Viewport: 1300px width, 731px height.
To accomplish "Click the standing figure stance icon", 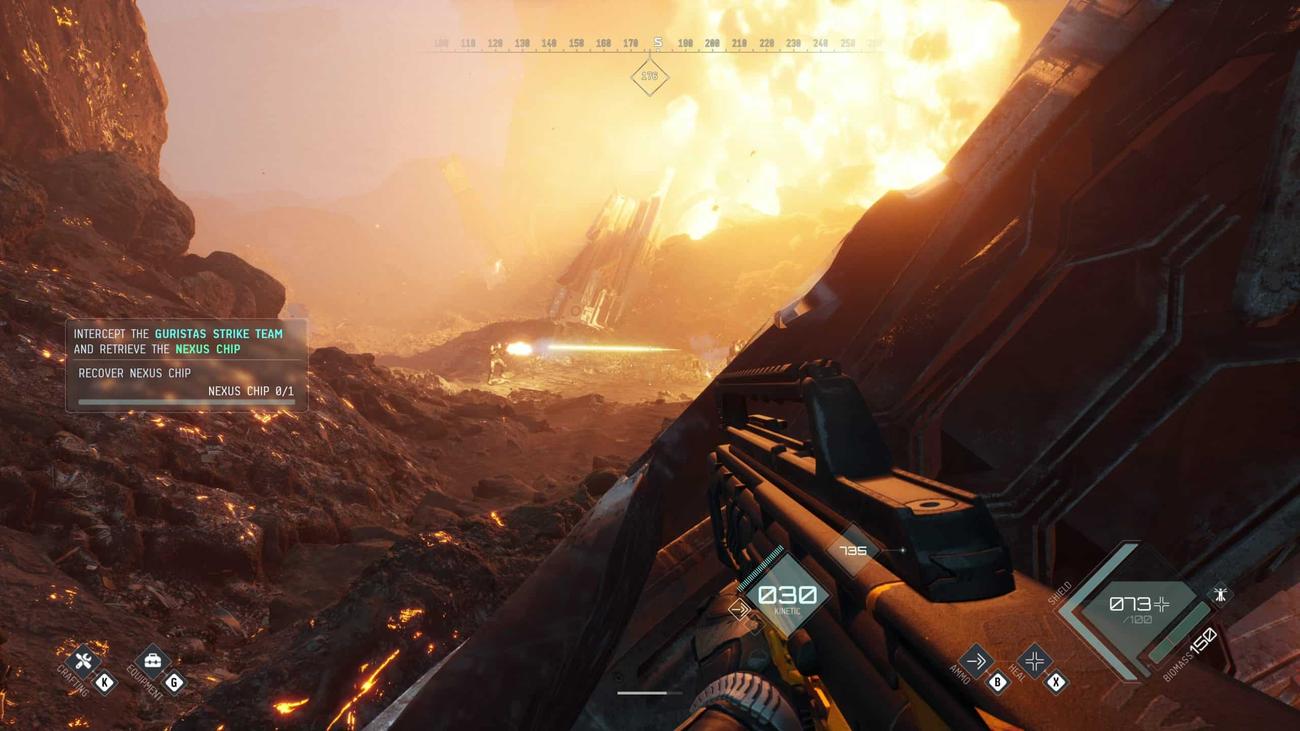I will point(1220,594).
